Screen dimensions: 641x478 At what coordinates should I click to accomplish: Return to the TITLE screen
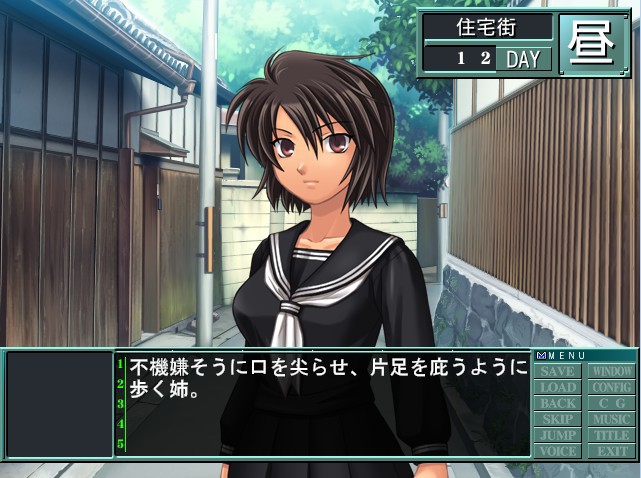pyautogui.click(x=611, y=436)
